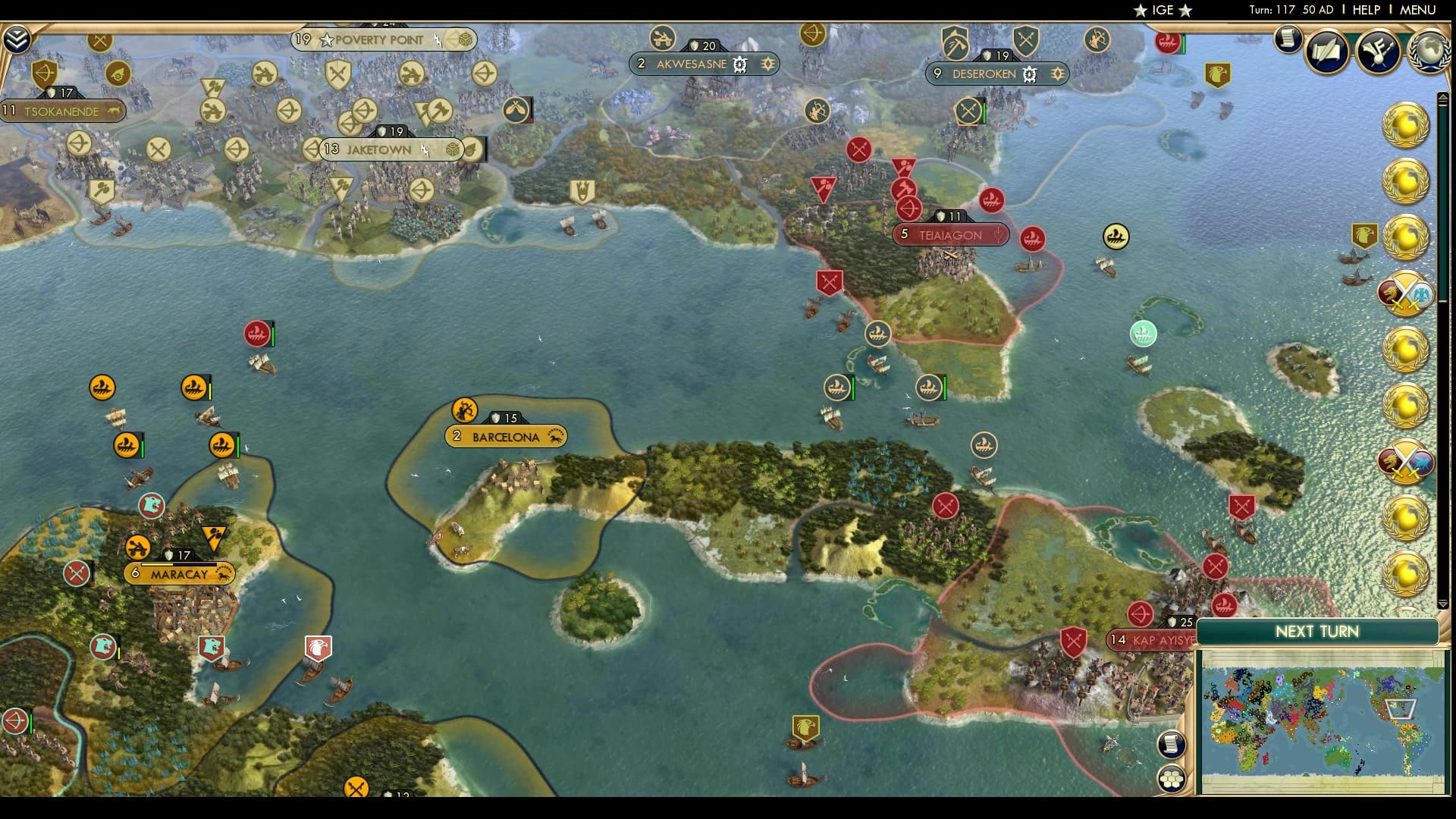Open the Maracay city screen via its banner

180,574
